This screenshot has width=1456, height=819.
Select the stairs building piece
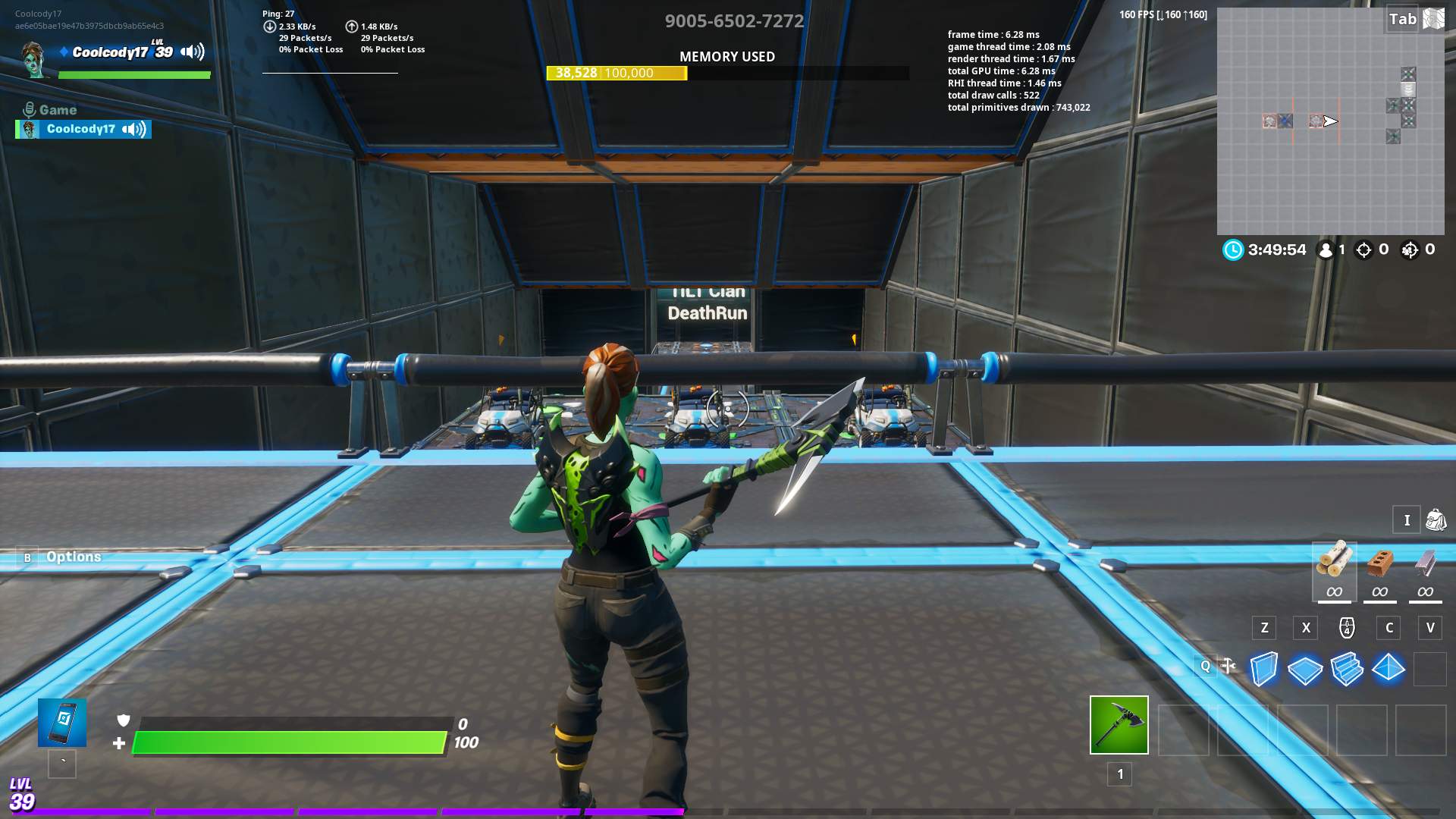(1347, 669)
